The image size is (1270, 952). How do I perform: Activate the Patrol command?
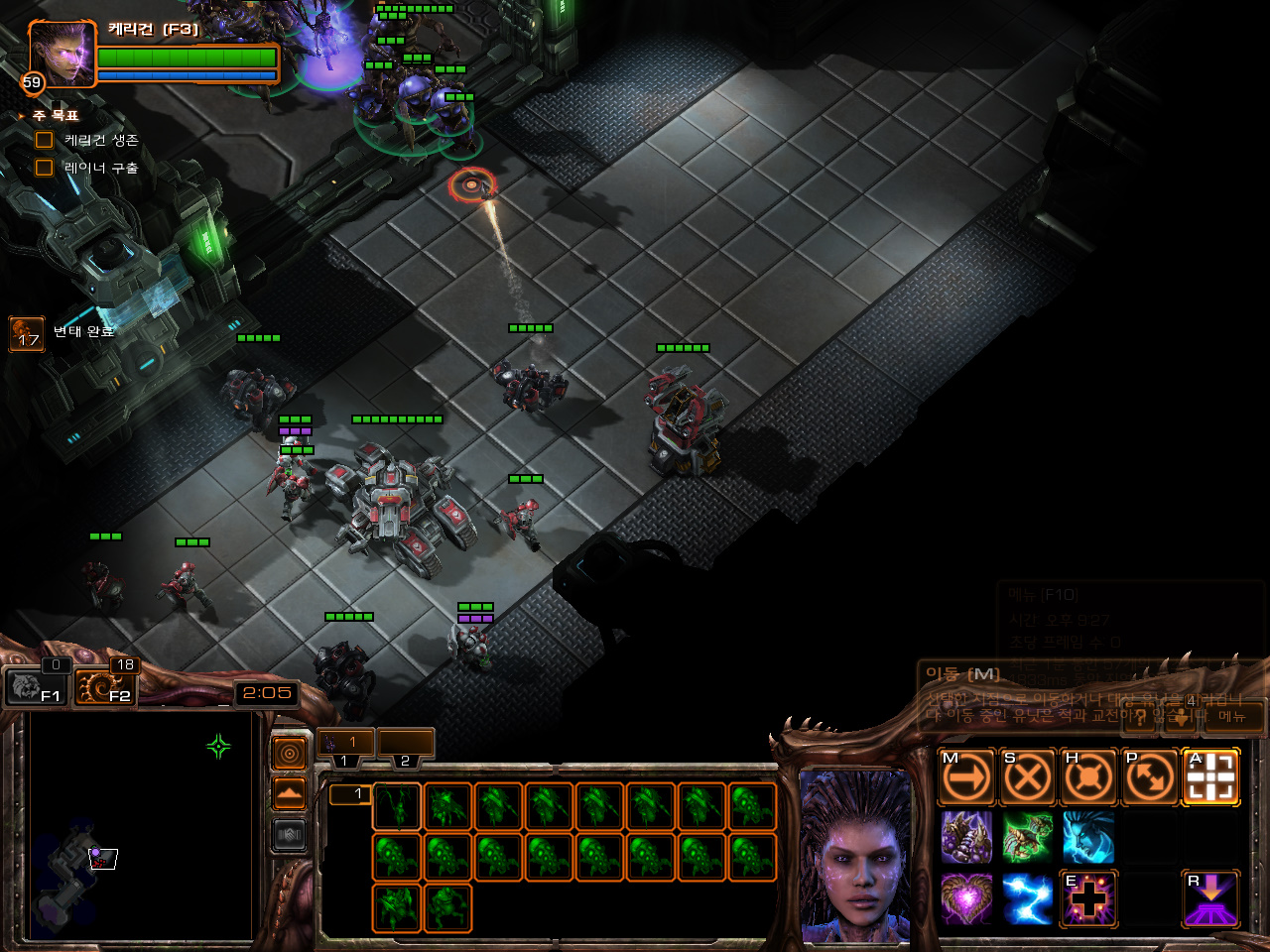click(1149, 776)
